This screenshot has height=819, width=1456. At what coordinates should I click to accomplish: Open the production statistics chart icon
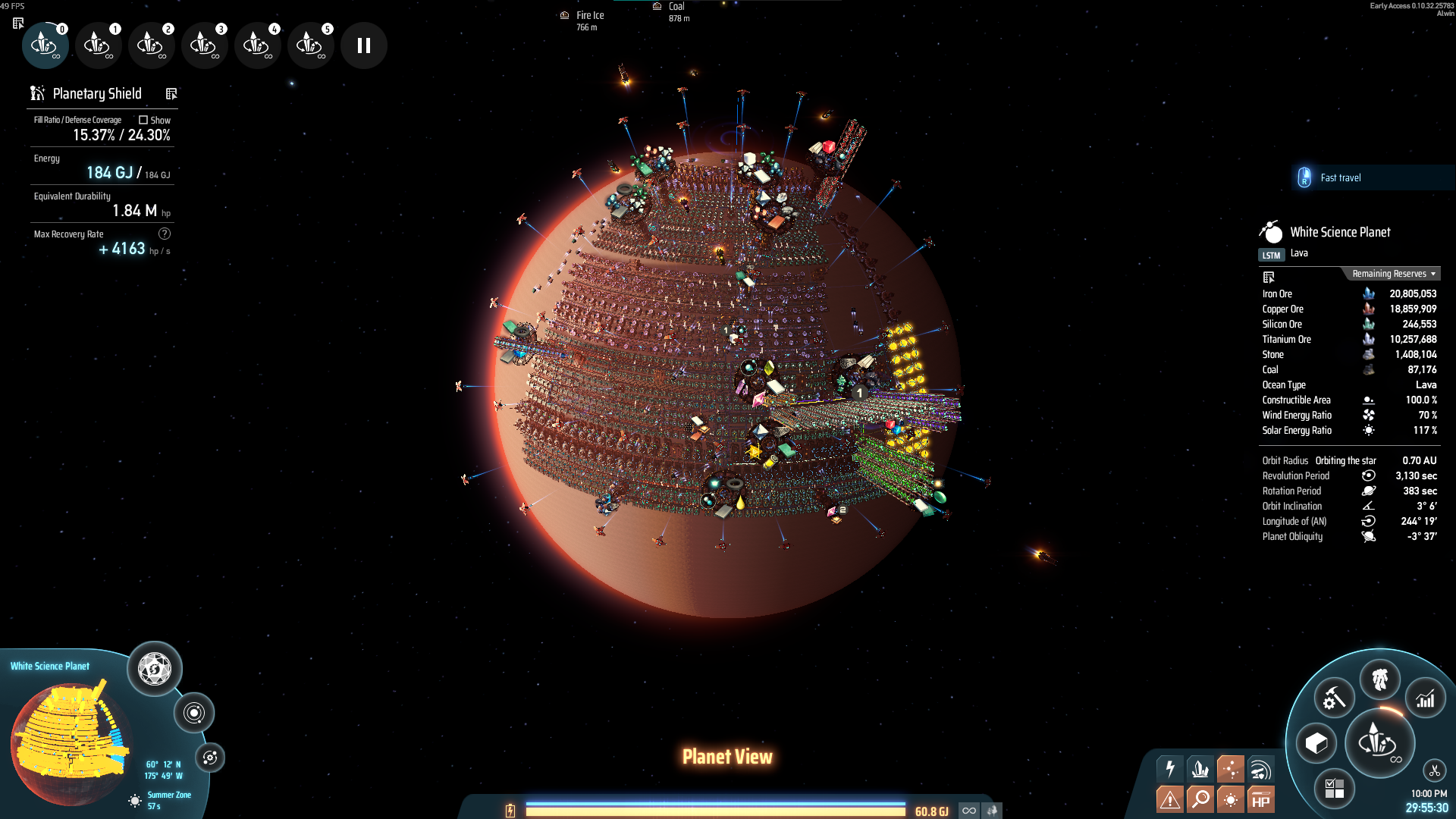pyautogui.click(x=1426, y=698)
